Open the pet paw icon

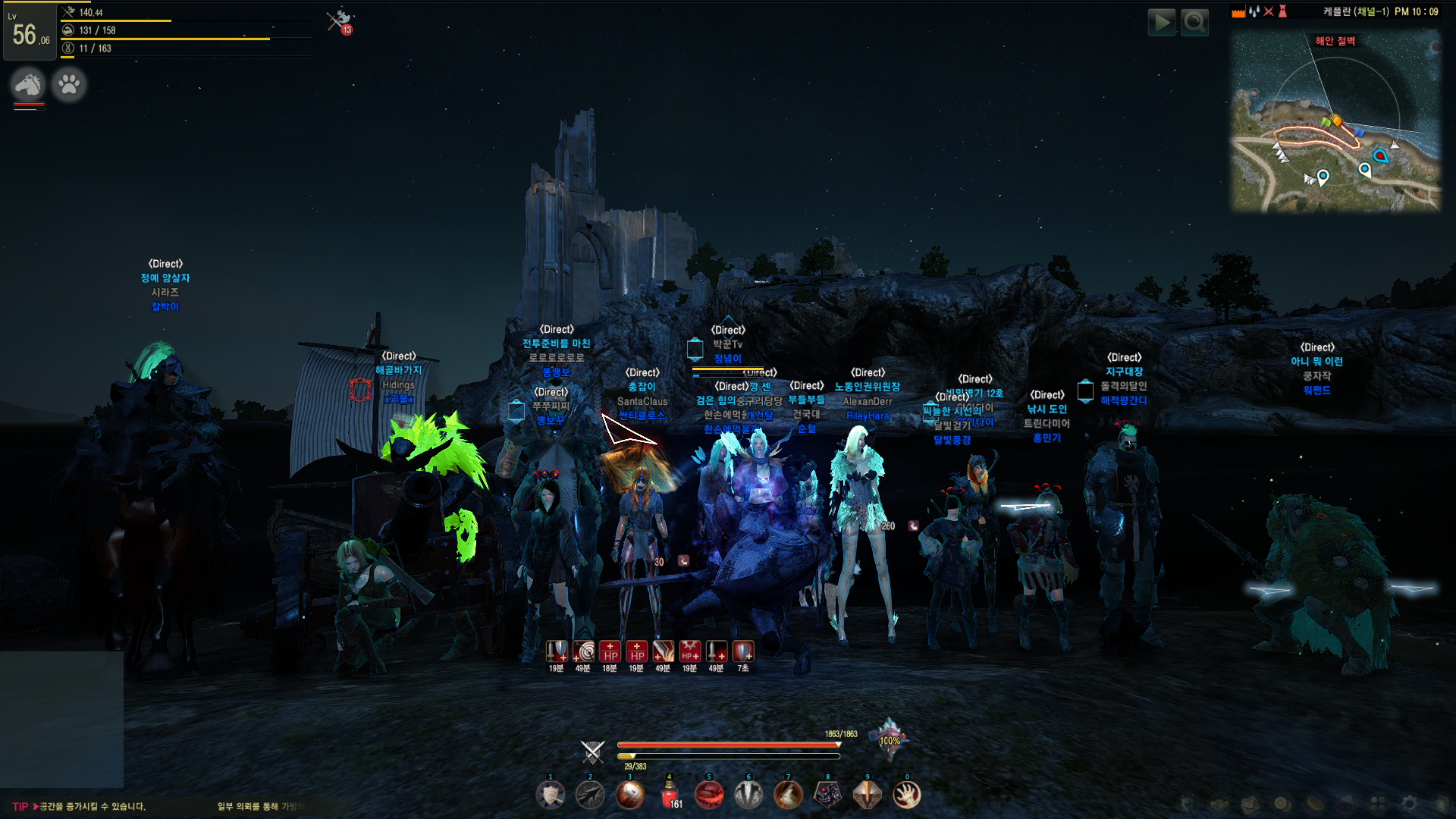[69, 84]
